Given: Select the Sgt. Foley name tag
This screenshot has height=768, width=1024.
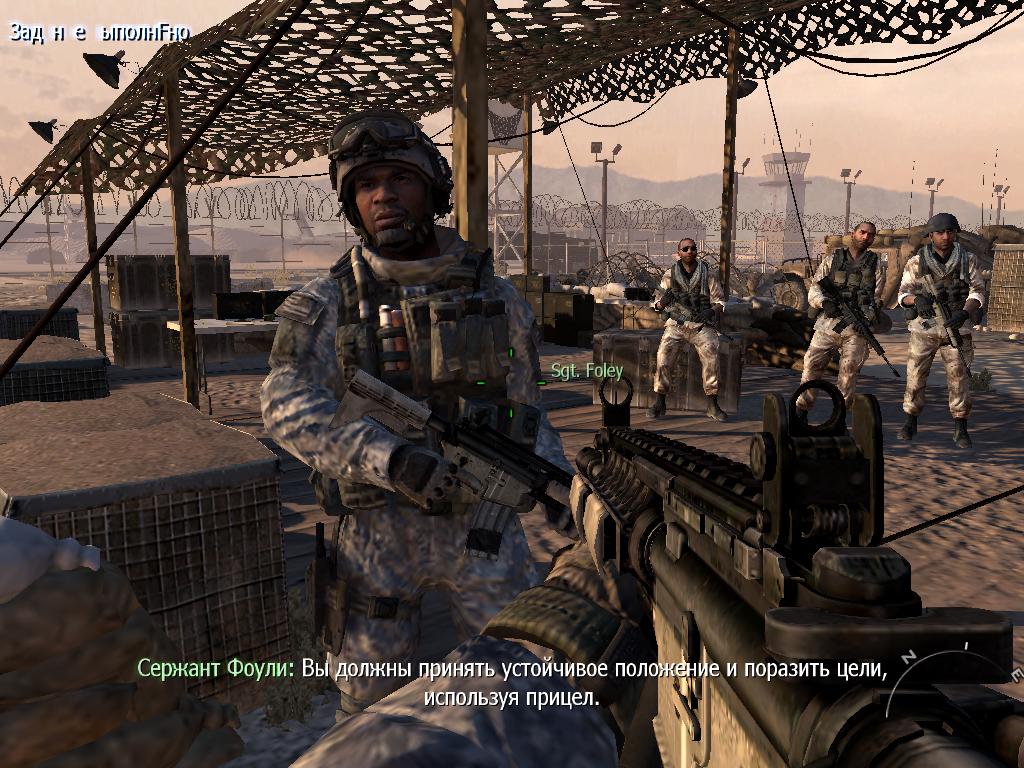Looking at the screenshot, I should (587, 372).
